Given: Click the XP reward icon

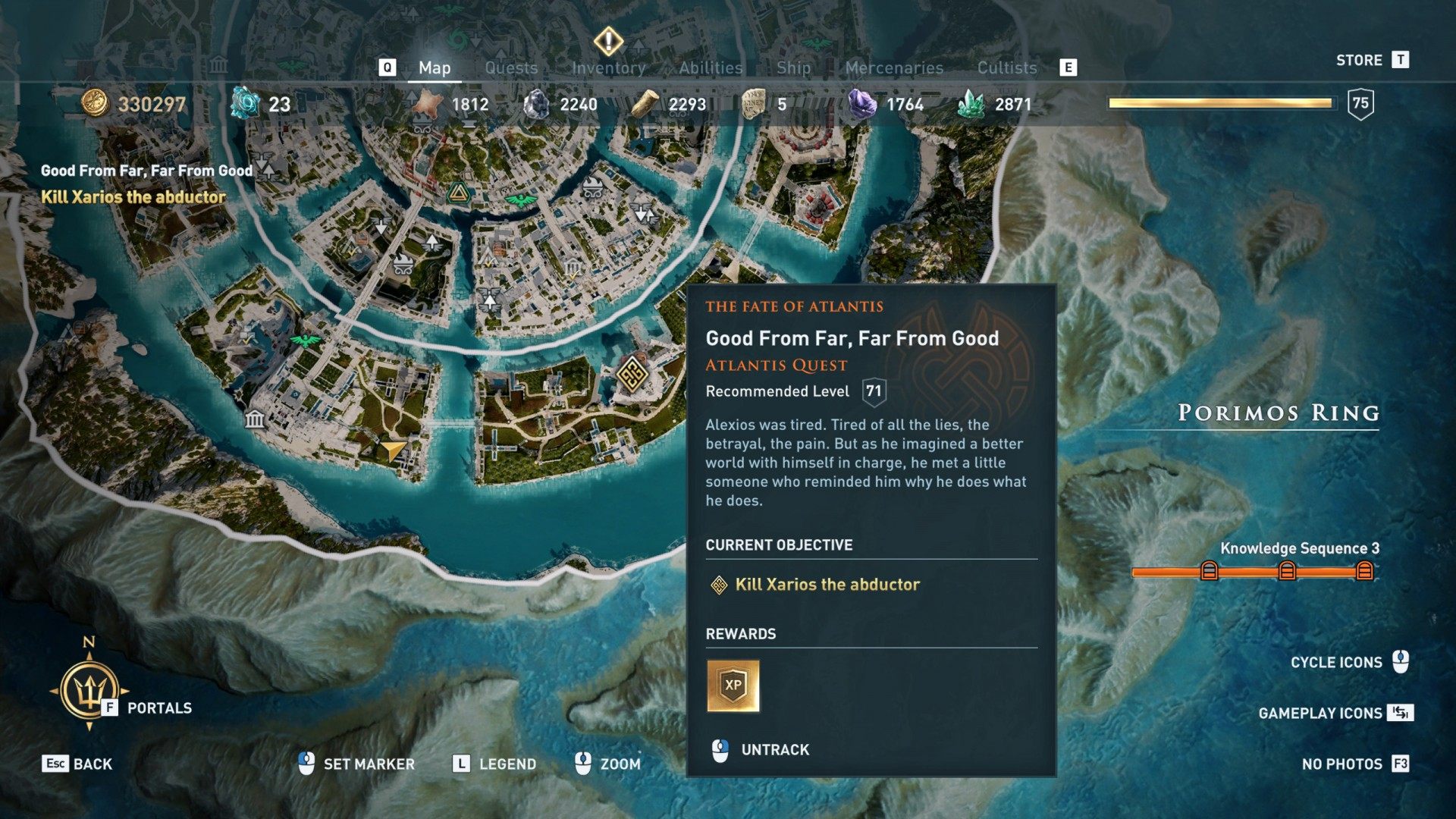Looking at the screenshot, I should [x=733, y=686].
